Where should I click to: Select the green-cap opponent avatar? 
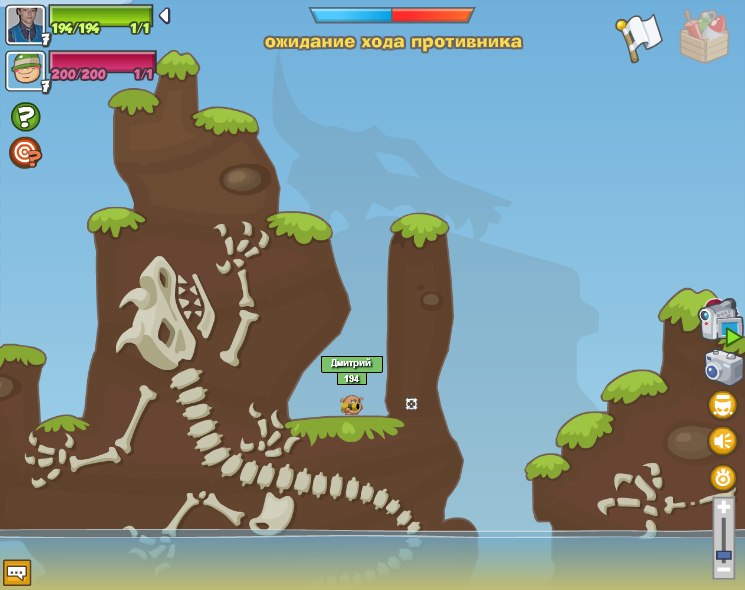click(x=25, y=71)
